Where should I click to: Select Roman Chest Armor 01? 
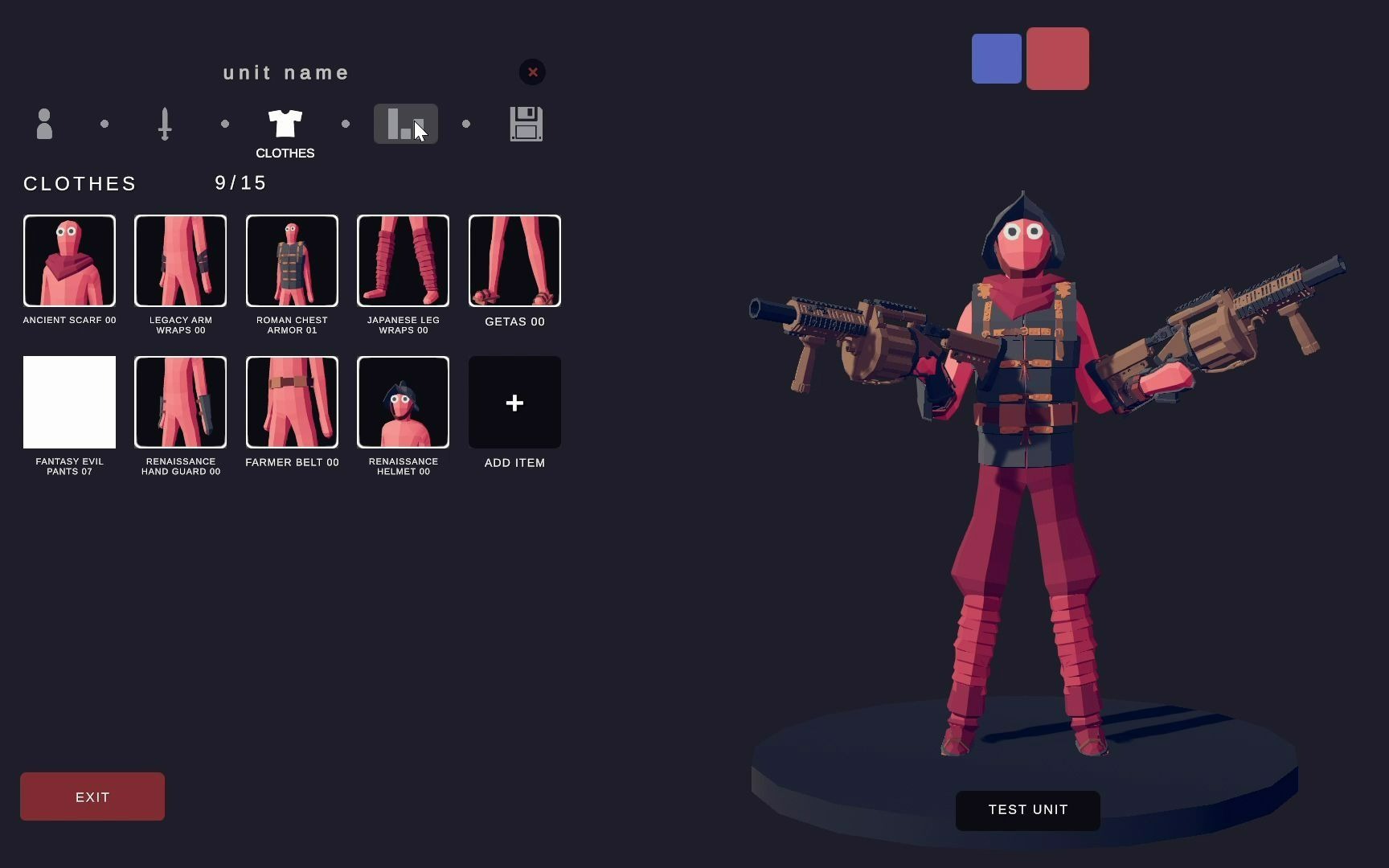292,260
